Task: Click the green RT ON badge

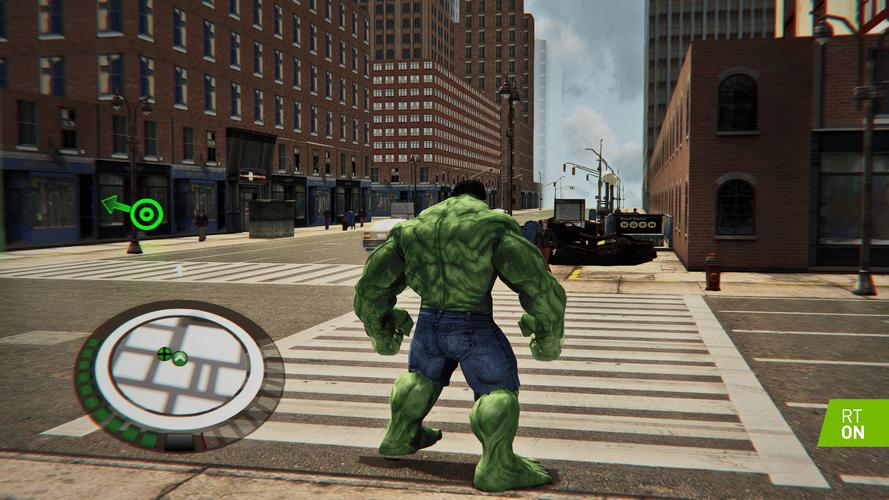Action: click(x=855, y=422)
